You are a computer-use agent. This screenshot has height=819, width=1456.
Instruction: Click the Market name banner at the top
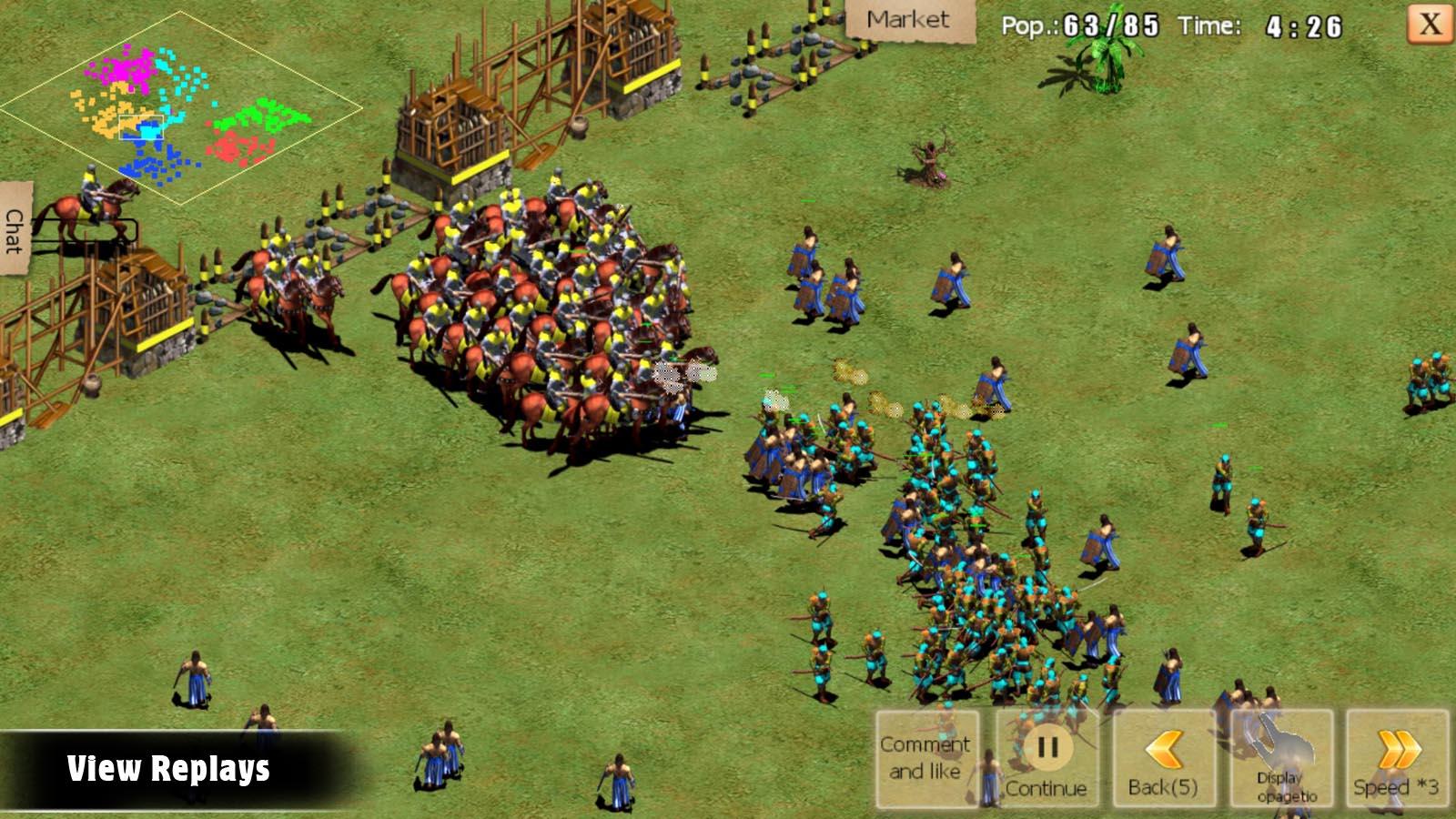click(908, 18)
